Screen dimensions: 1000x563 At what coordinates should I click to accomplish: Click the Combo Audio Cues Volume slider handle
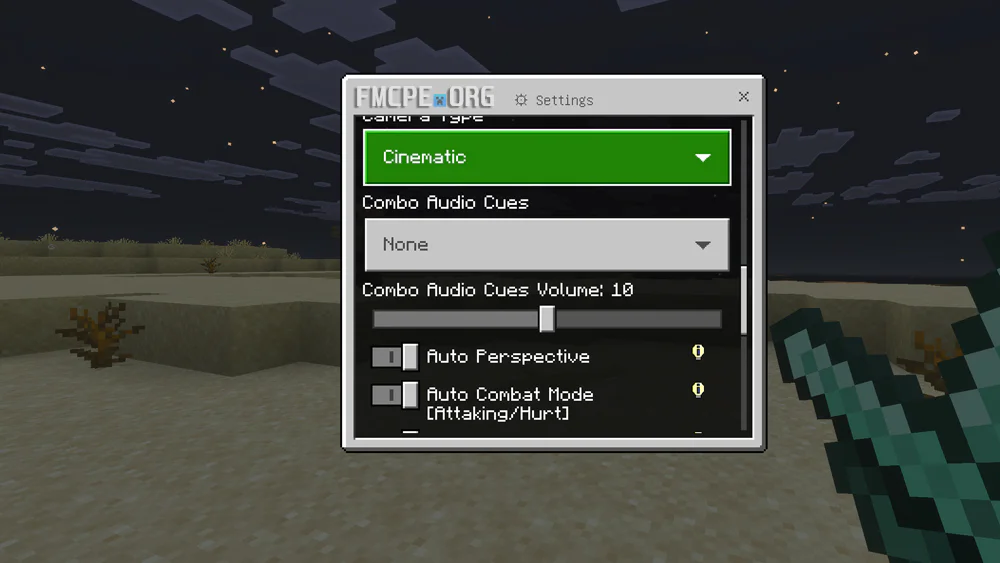pos(547,319)
